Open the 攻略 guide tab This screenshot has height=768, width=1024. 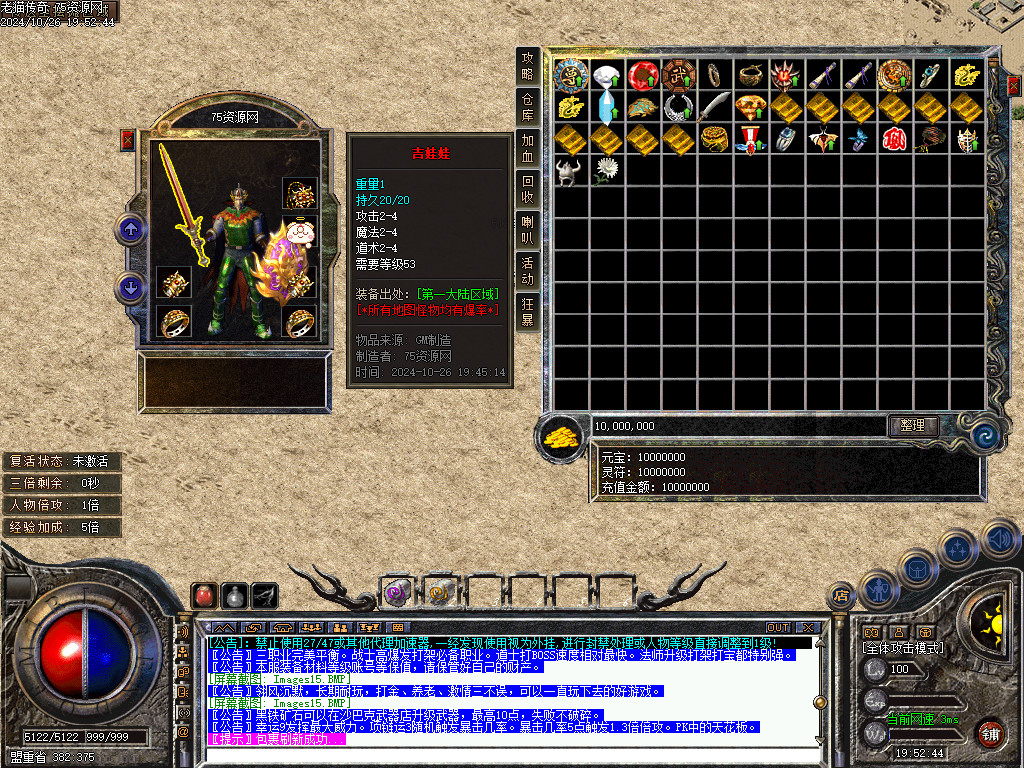click(528, 66)
